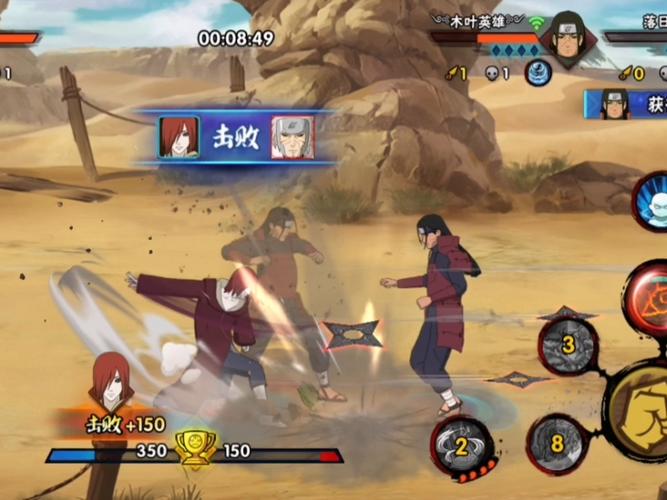Use the skill showing cooldown 8
667x500 pixels.
[556, 442]
